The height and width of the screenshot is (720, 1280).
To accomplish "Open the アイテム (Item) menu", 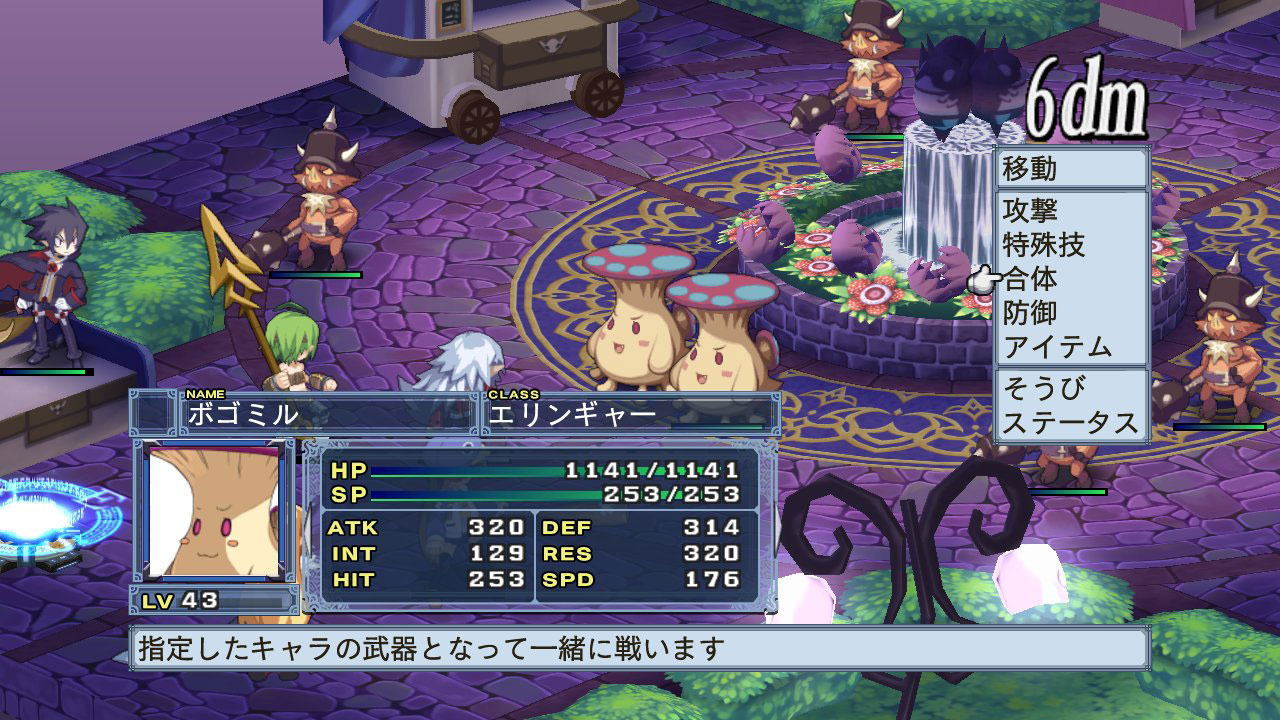I will (x=1057, y=347).
